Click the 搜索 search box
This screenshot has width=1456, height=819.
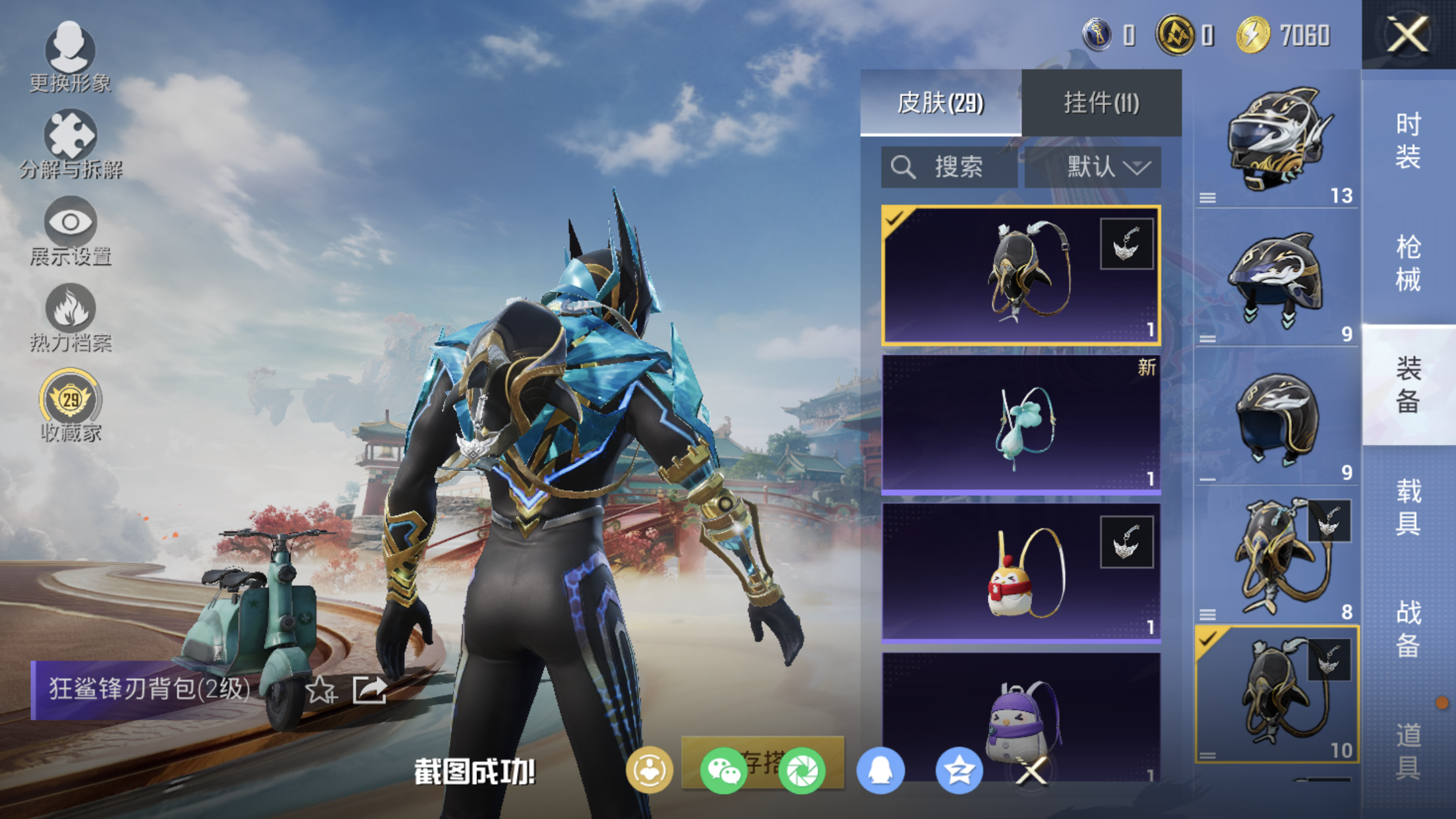[x=948, y=167]
